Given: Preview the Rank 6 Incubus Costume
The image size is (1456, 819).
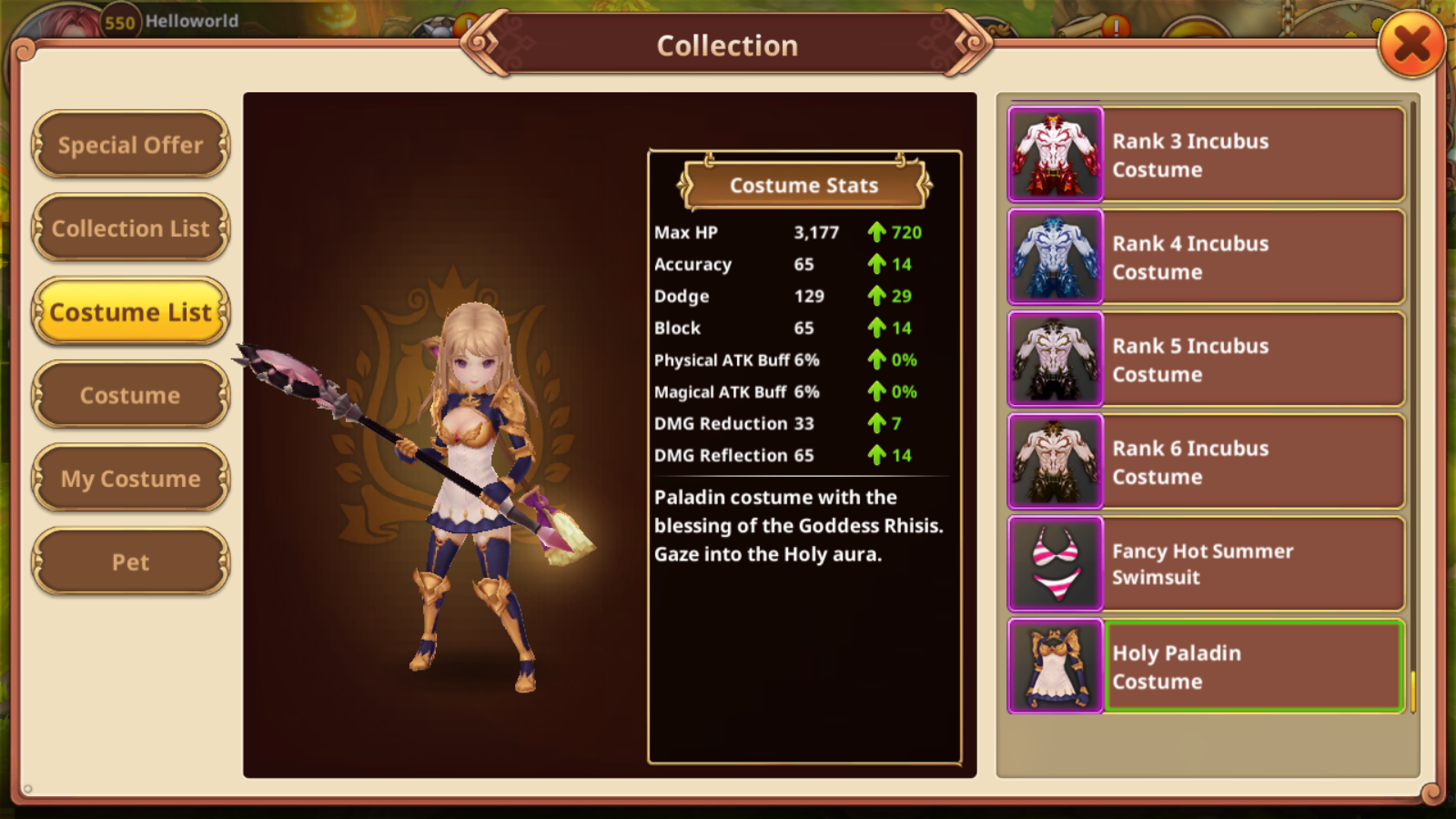Looking at the screenshot, I should 1207,462.
